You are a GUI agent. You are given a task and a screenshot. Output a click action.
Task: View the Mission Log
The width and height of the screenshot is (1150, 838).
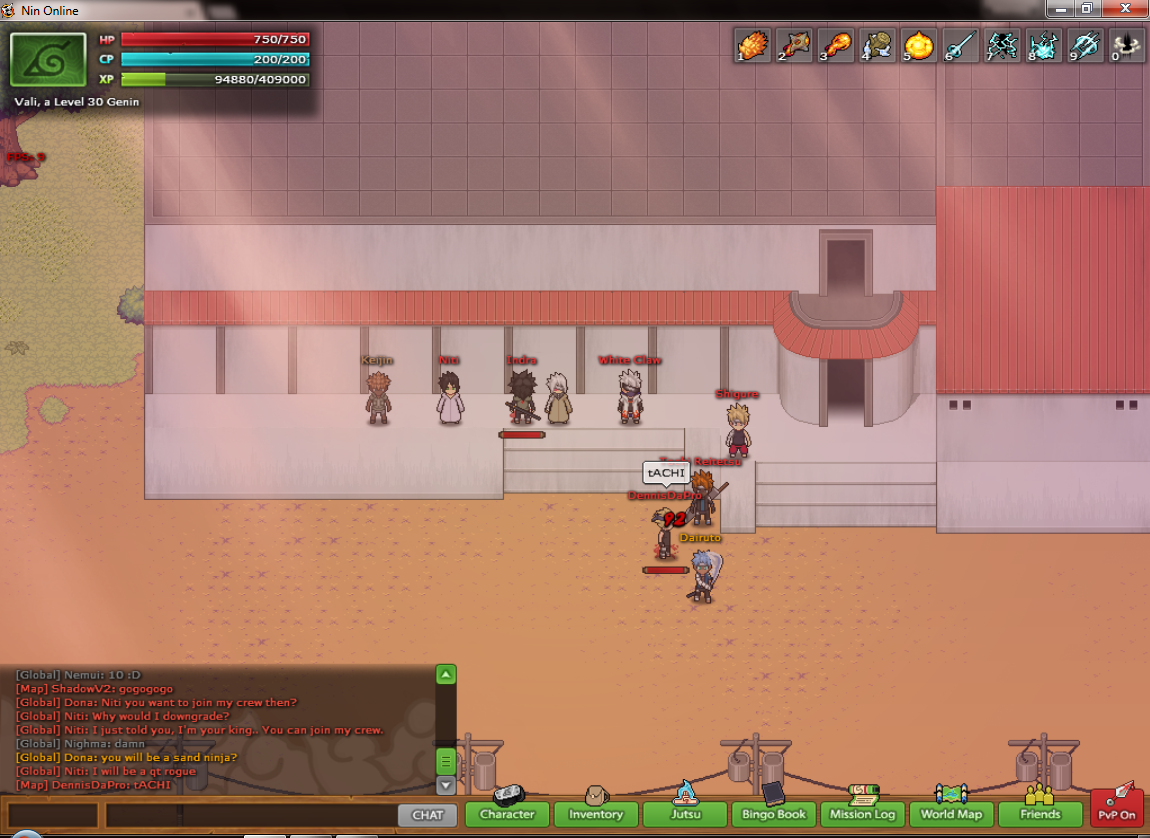(x=862, y=814)
